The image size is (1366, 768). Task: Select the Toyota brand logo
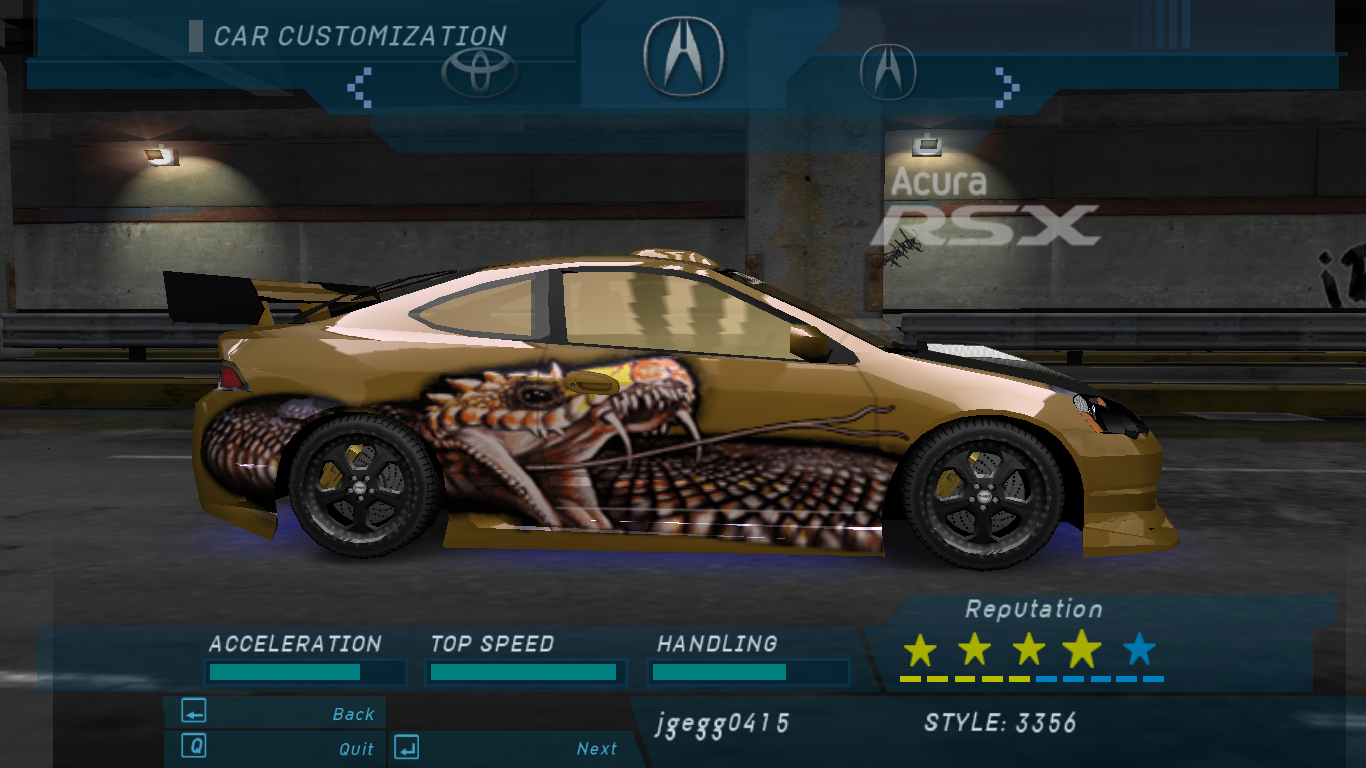coord(479,72)
